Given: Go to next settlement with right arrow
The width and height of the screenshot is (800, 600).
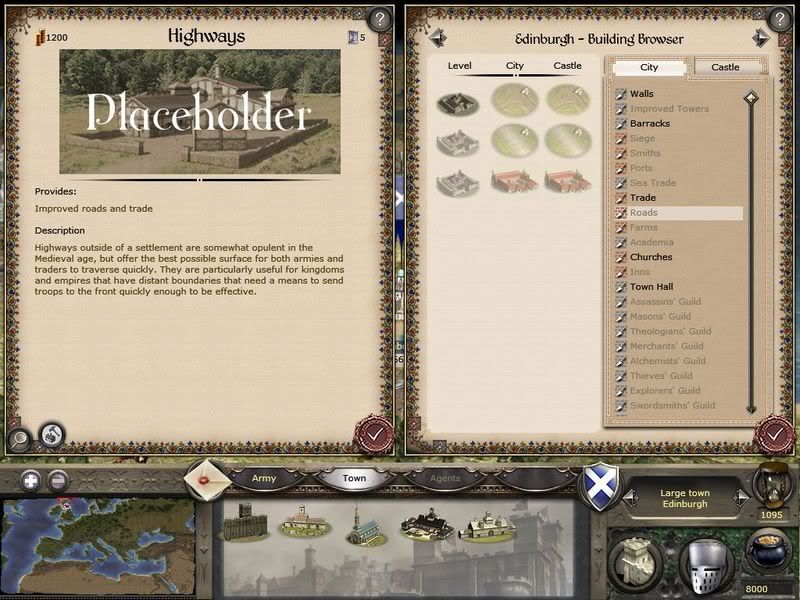Looking at the screenshot, I should (x=762, y=38).
